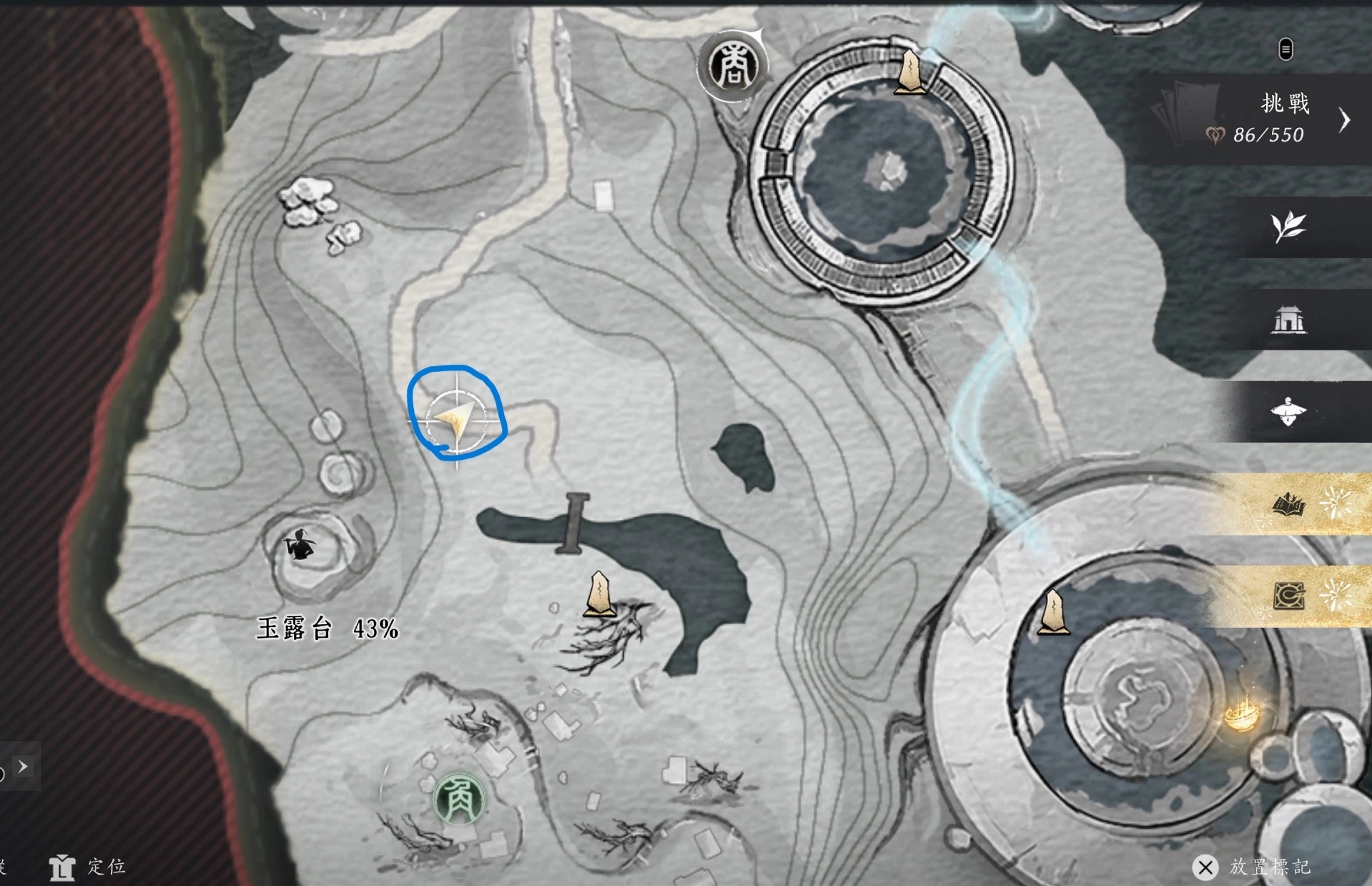Expand the 挑戰 panel right arrow
This screenshot has width=1372, height=886.
(1345, 120)
